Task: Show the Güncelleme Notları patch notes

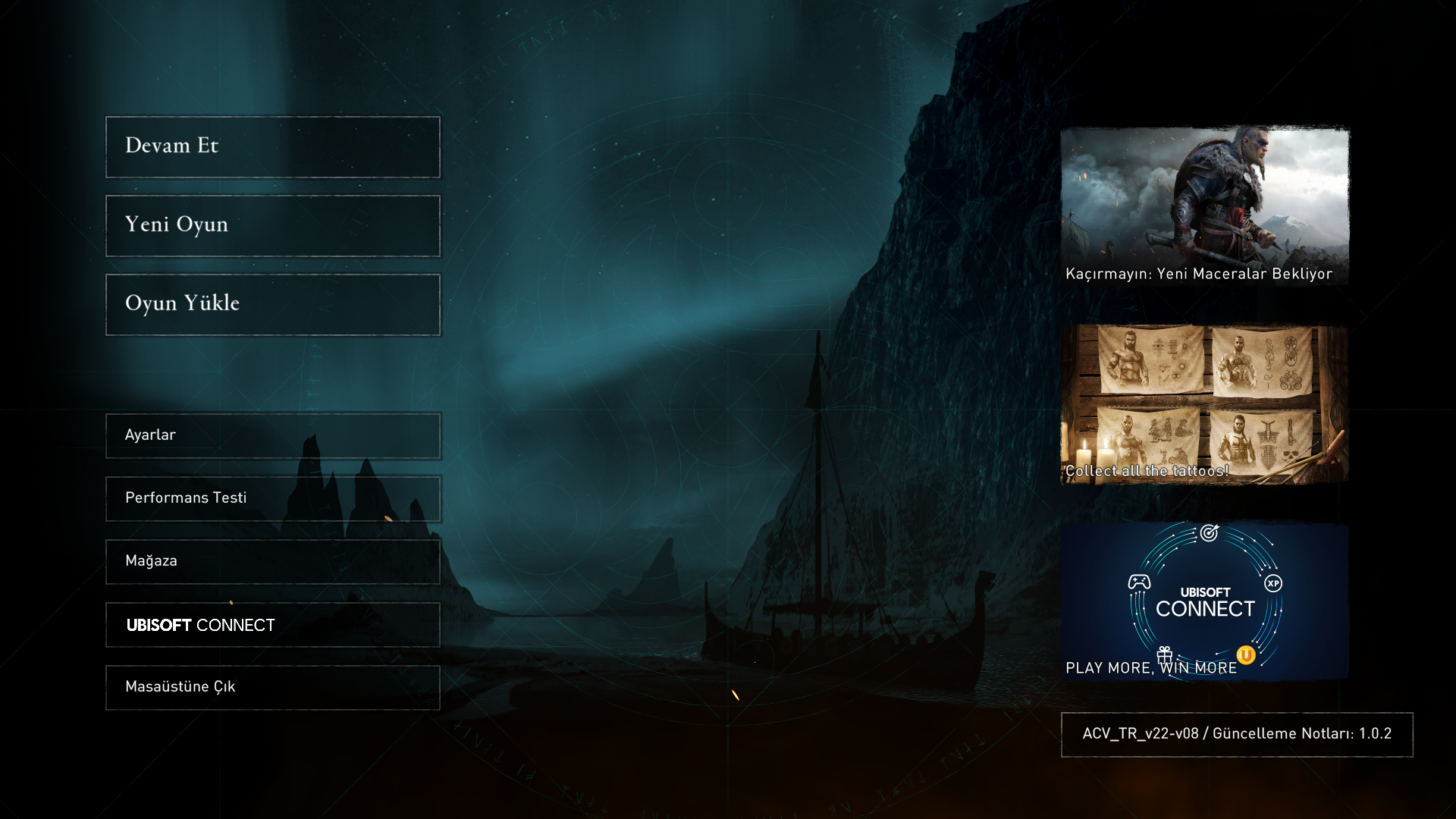Action: [1236, 734]
